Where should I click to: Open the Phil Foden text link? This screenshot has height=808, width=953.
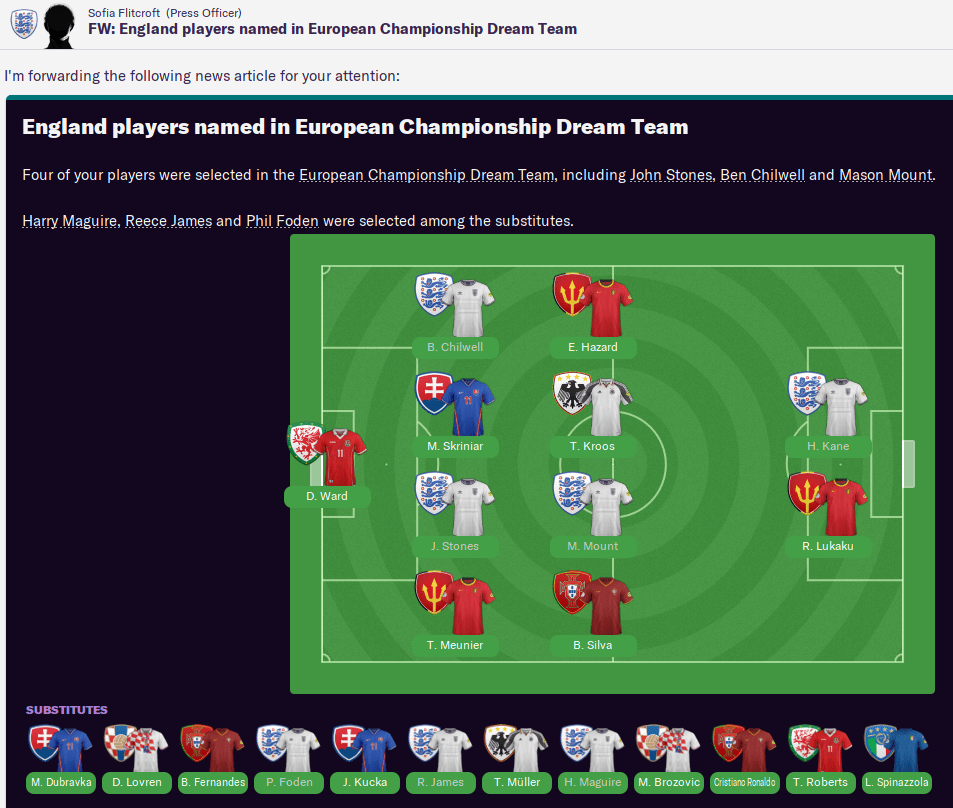coord(282,220)
